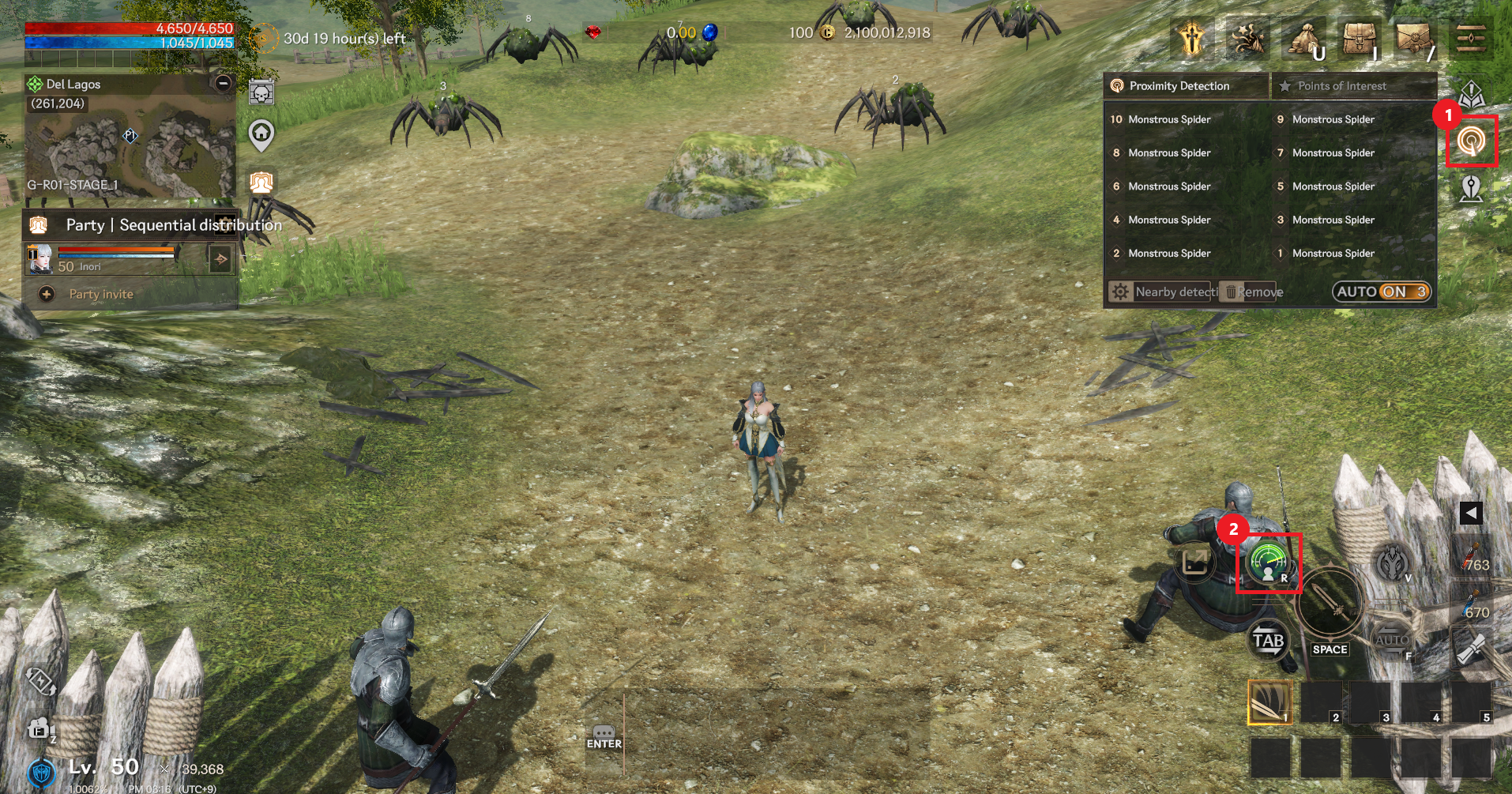Activate the green radar scan button

1268,563
